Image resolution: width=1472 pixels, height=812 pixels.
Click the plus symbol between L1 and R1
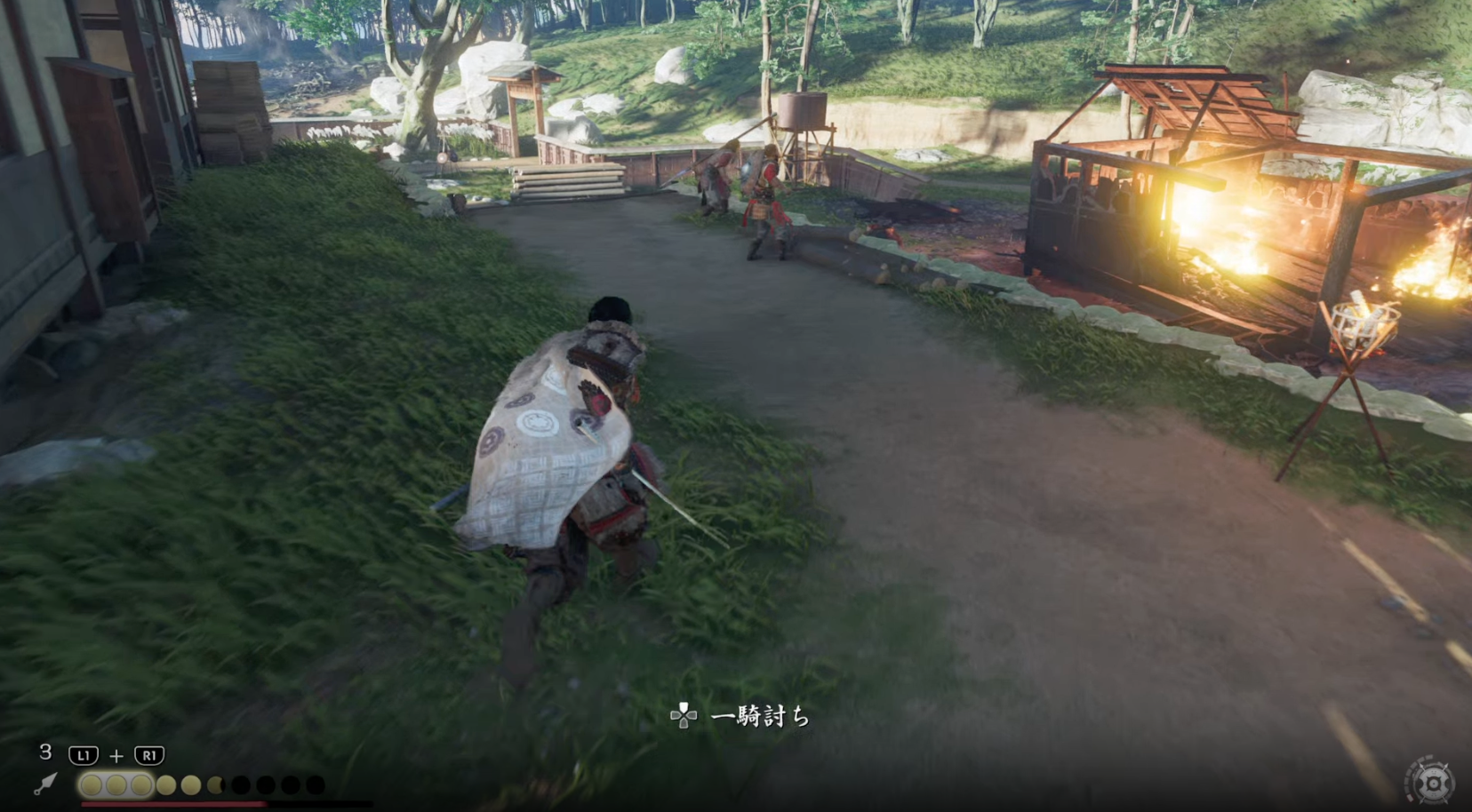pos(116,755)
